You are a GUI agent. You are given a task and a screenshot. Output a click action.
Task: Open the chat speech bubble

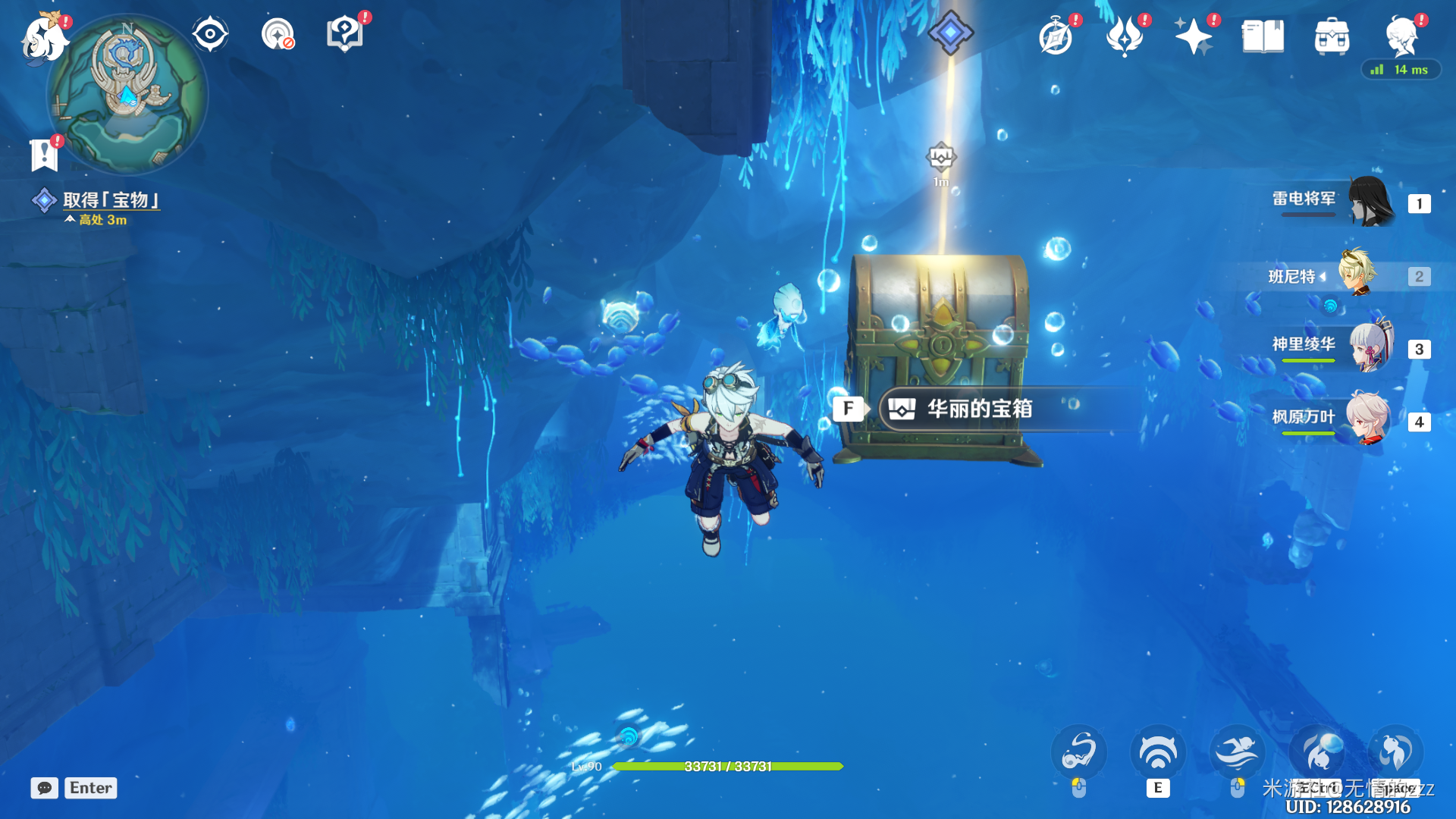(44, 788)
